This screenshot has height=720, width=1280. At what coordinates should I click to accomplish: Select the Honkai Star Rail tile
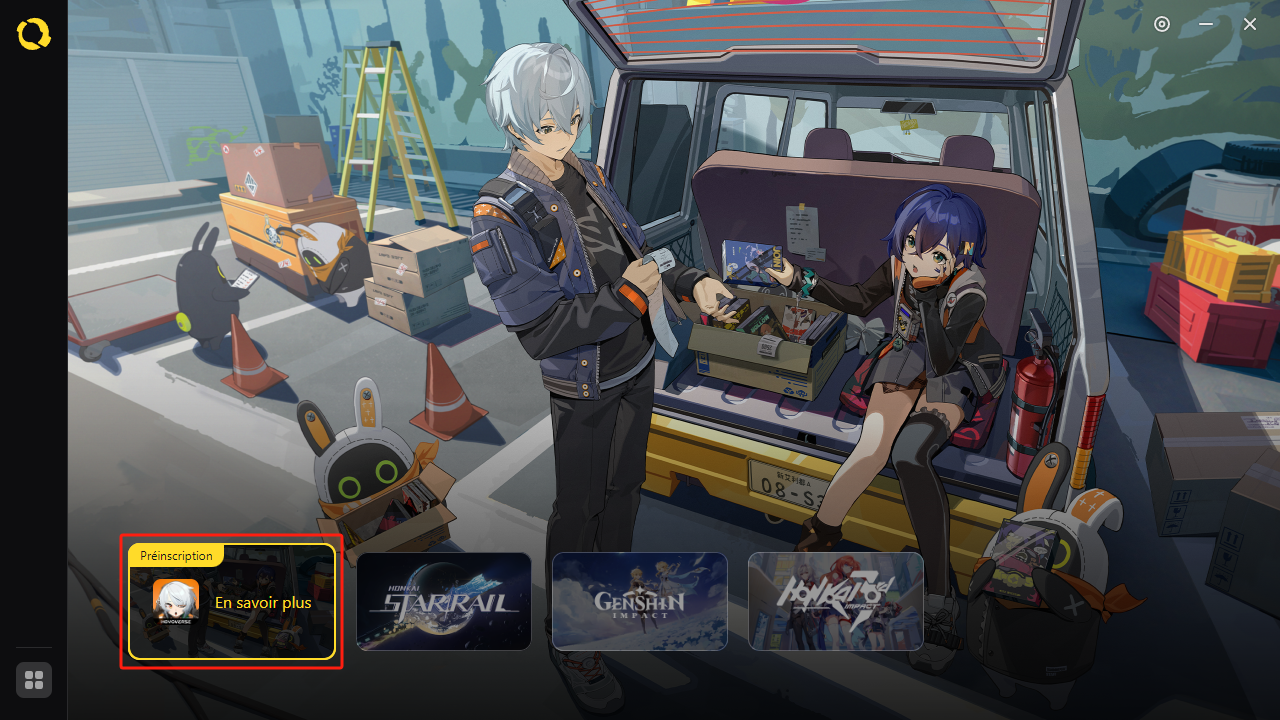pyautogui.click(x=444, y=602)
